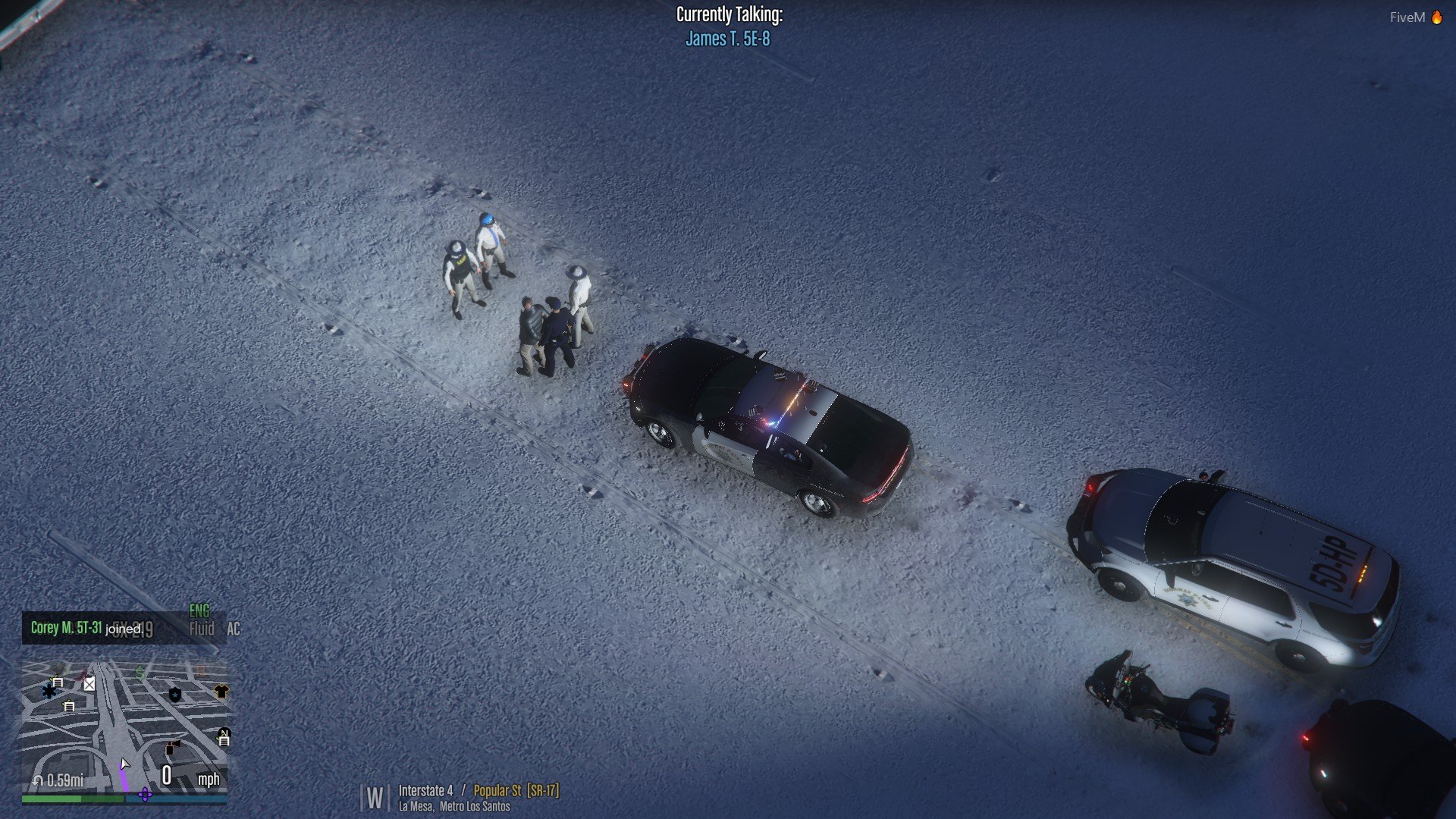Select the purple waypoint marker on minimap
This screenshot has width=1456, height=819.
coord(145,795)
